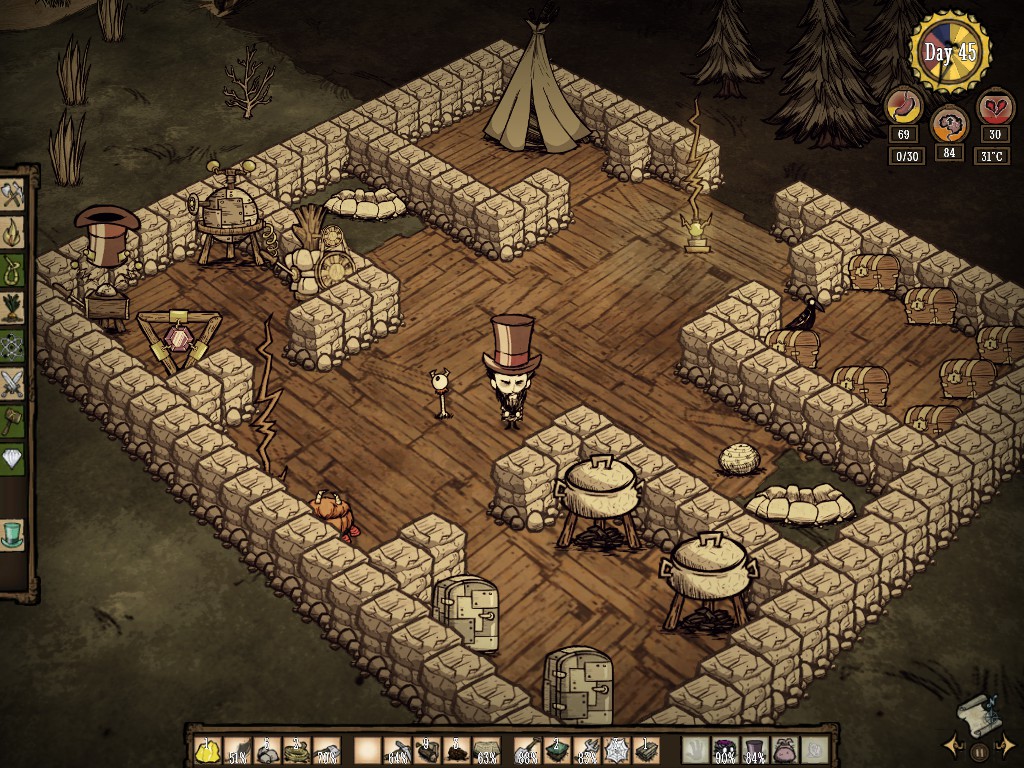The image size is (1024, 768).
Task: Open the Survival crafting tab with rope trap
Action: tap(13, 268)
